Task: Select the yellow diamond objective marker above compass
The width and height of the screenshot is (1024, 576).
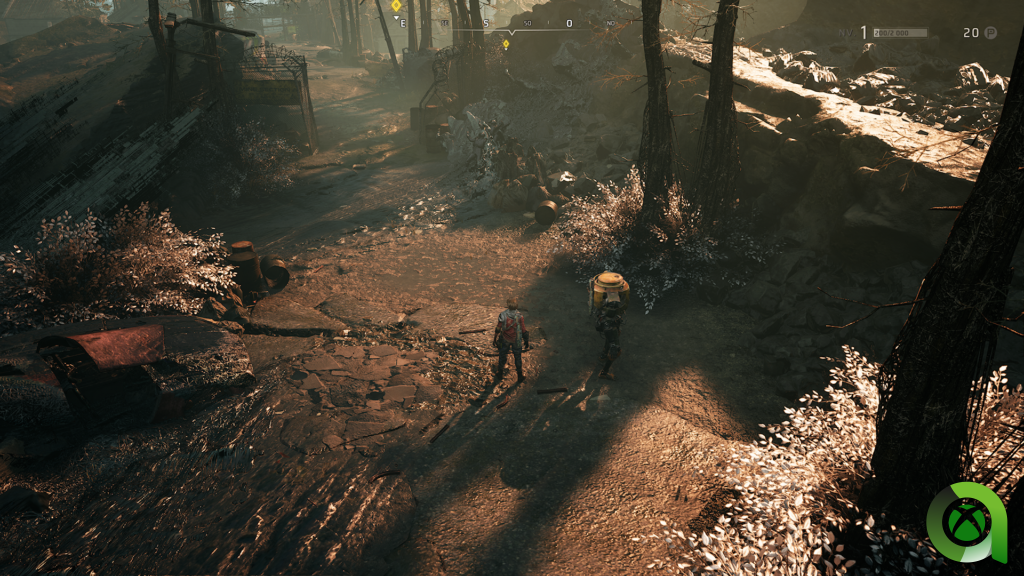Action: point(396,6)
